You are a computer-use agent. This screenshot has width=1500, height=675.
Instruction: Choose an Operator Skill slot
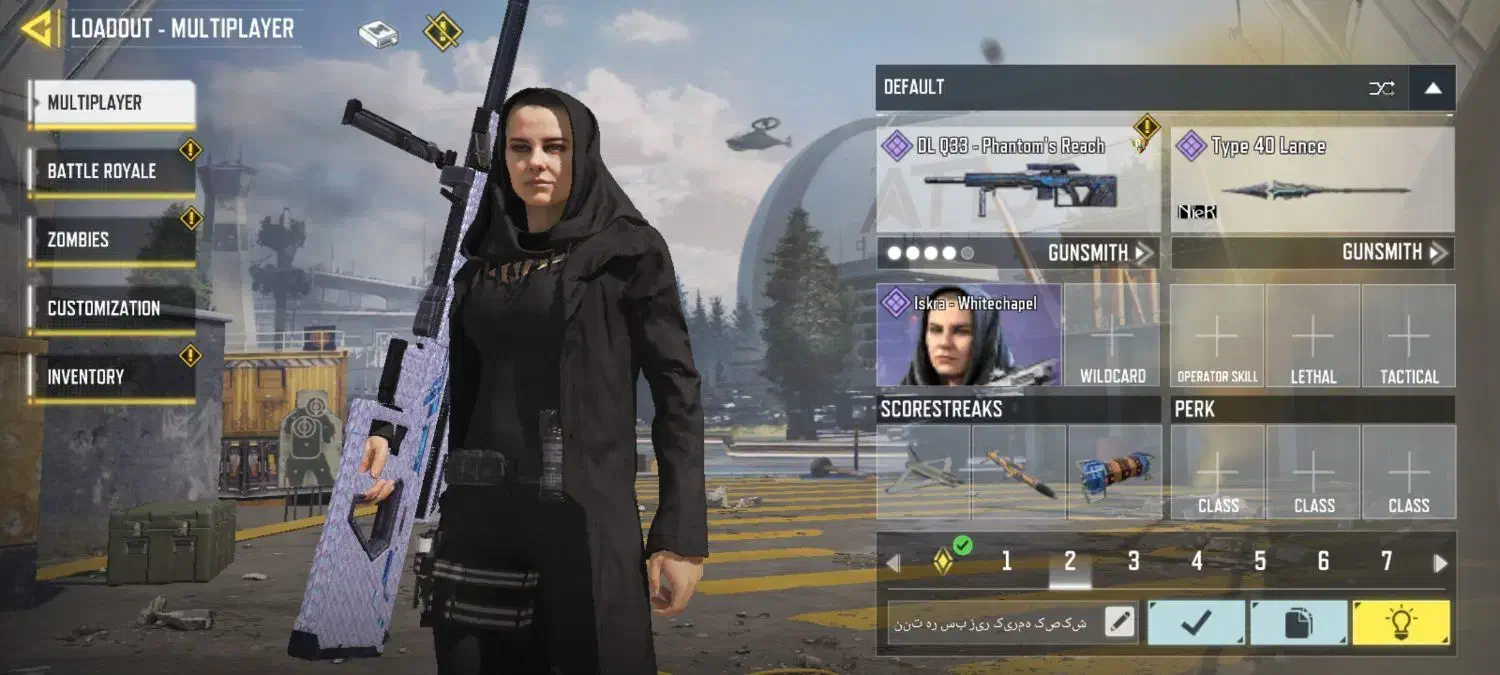1217,335
